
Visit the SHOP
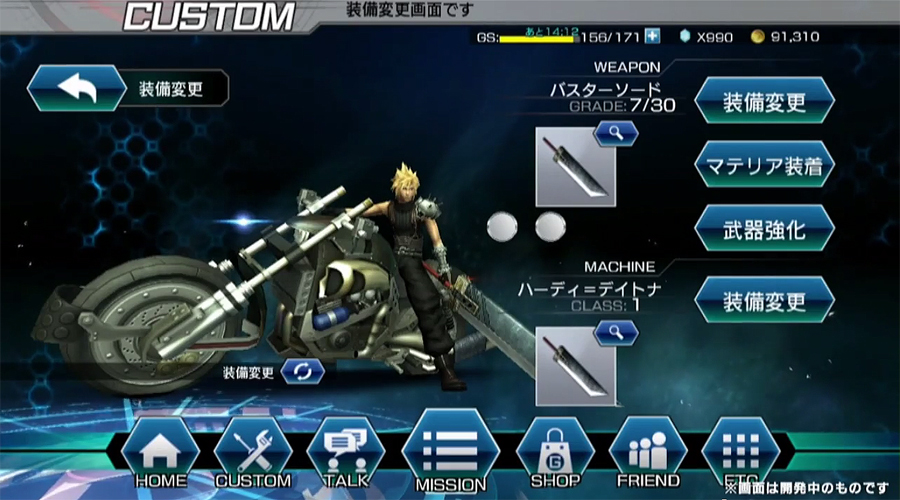555,452
